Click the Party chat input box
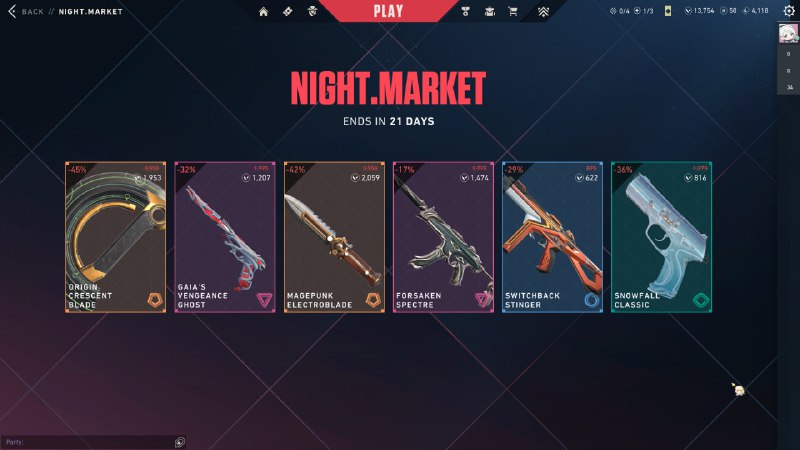Viewport: 800px width, 450px height. 87,441
